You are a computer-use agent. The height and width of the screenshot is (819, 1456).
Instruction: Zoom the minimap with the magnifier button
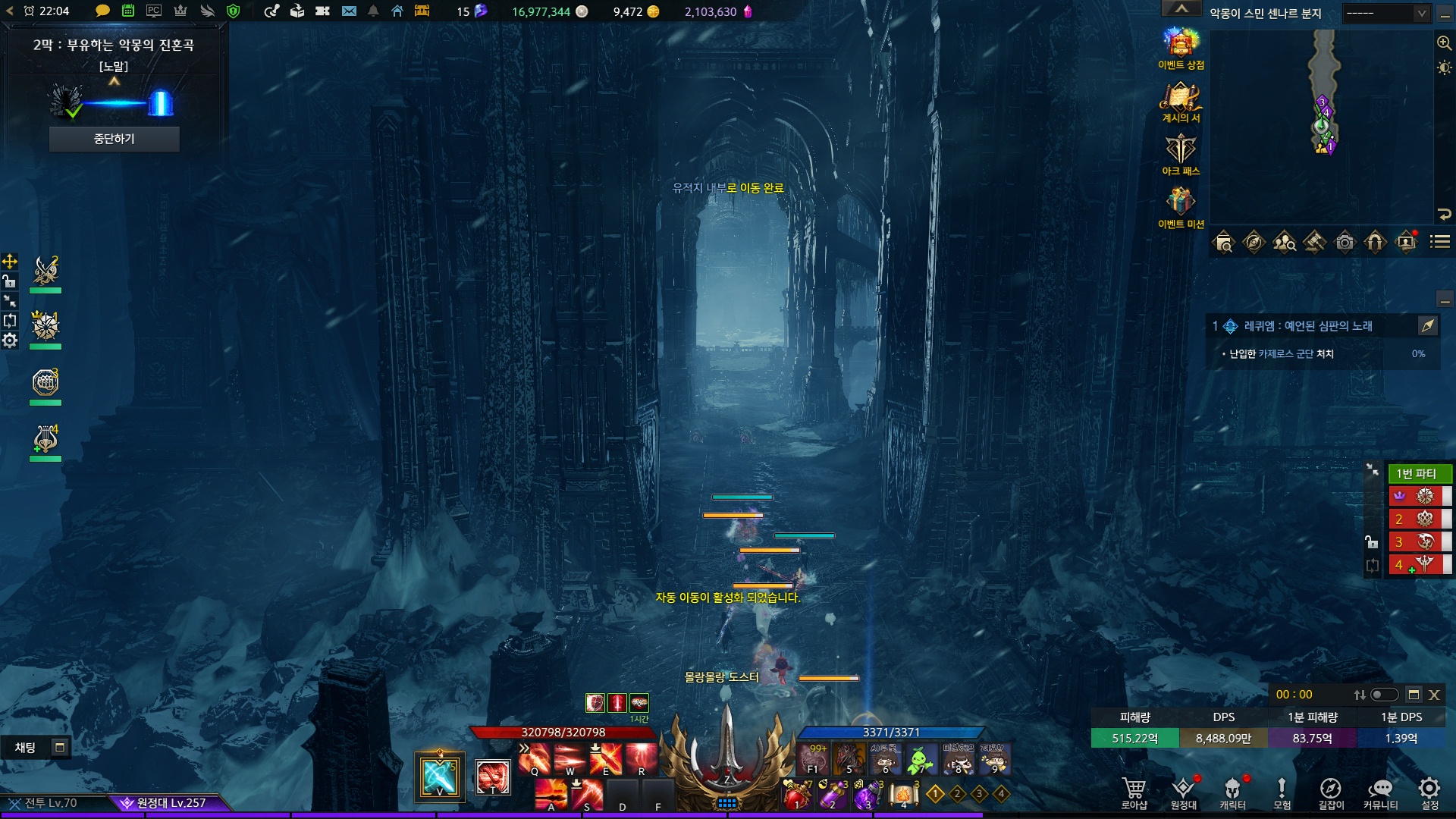[x=1444, y=43]
